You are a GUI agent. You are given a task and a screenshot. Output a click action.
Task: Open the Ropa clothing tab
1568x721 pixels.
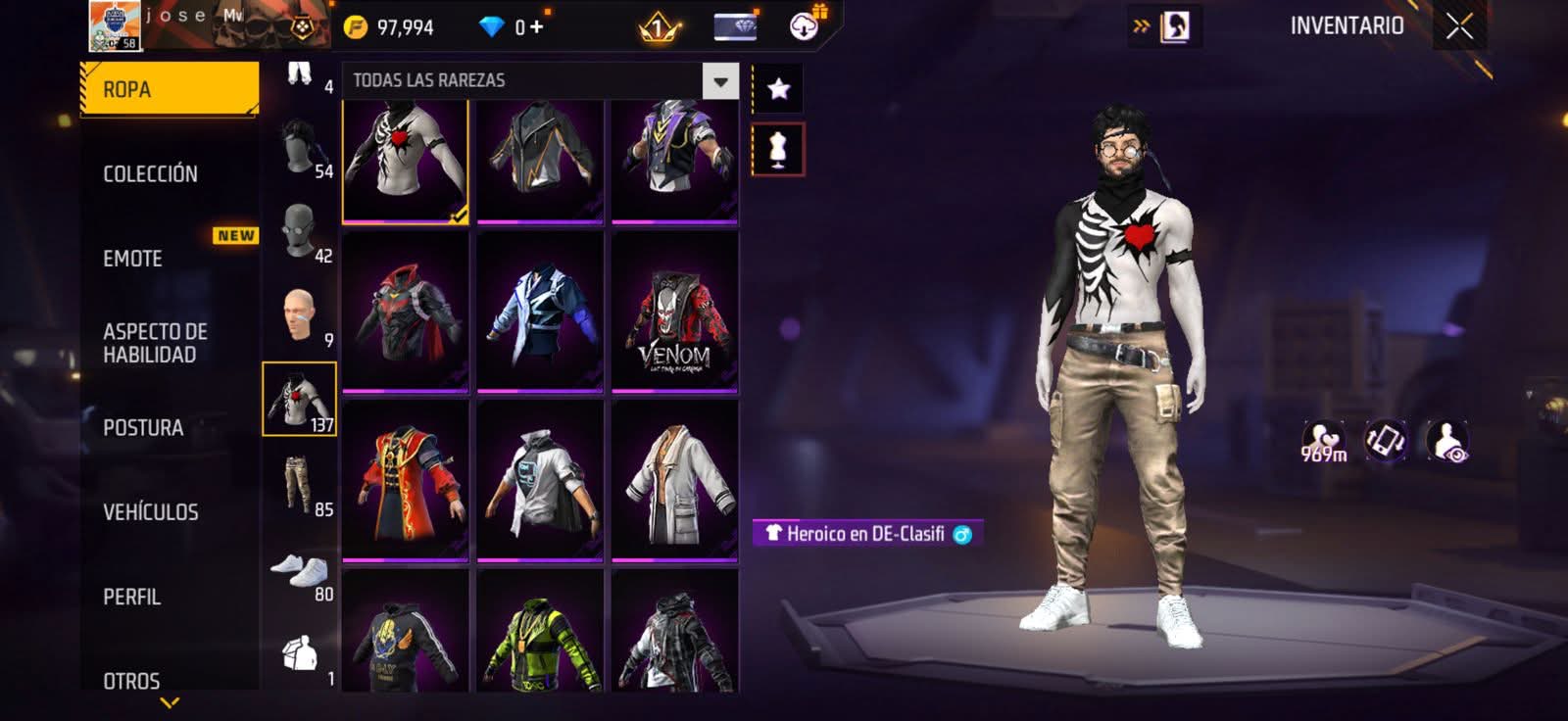(x=169, y=89)
